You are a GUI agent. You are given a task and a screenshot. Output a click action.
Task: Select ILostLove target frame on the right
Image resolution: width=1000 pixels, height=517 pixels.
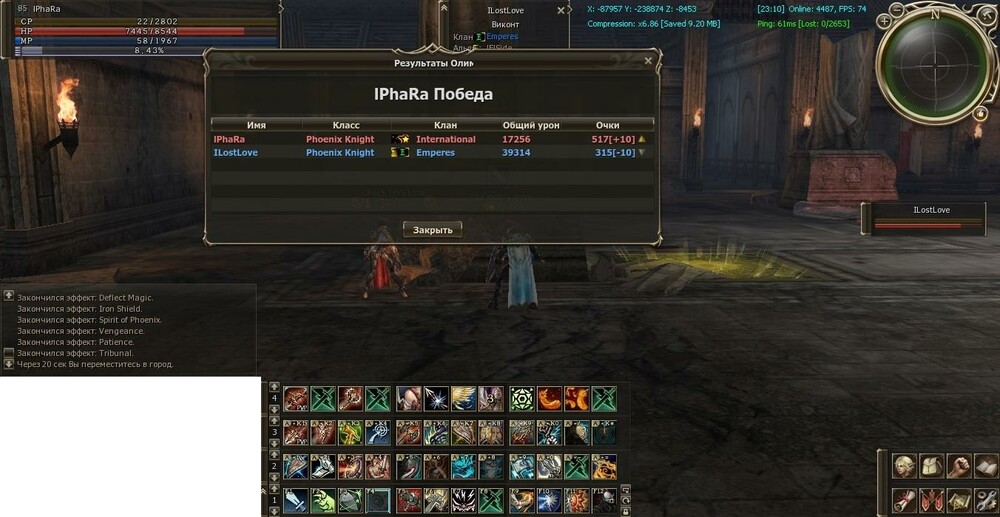930,218
